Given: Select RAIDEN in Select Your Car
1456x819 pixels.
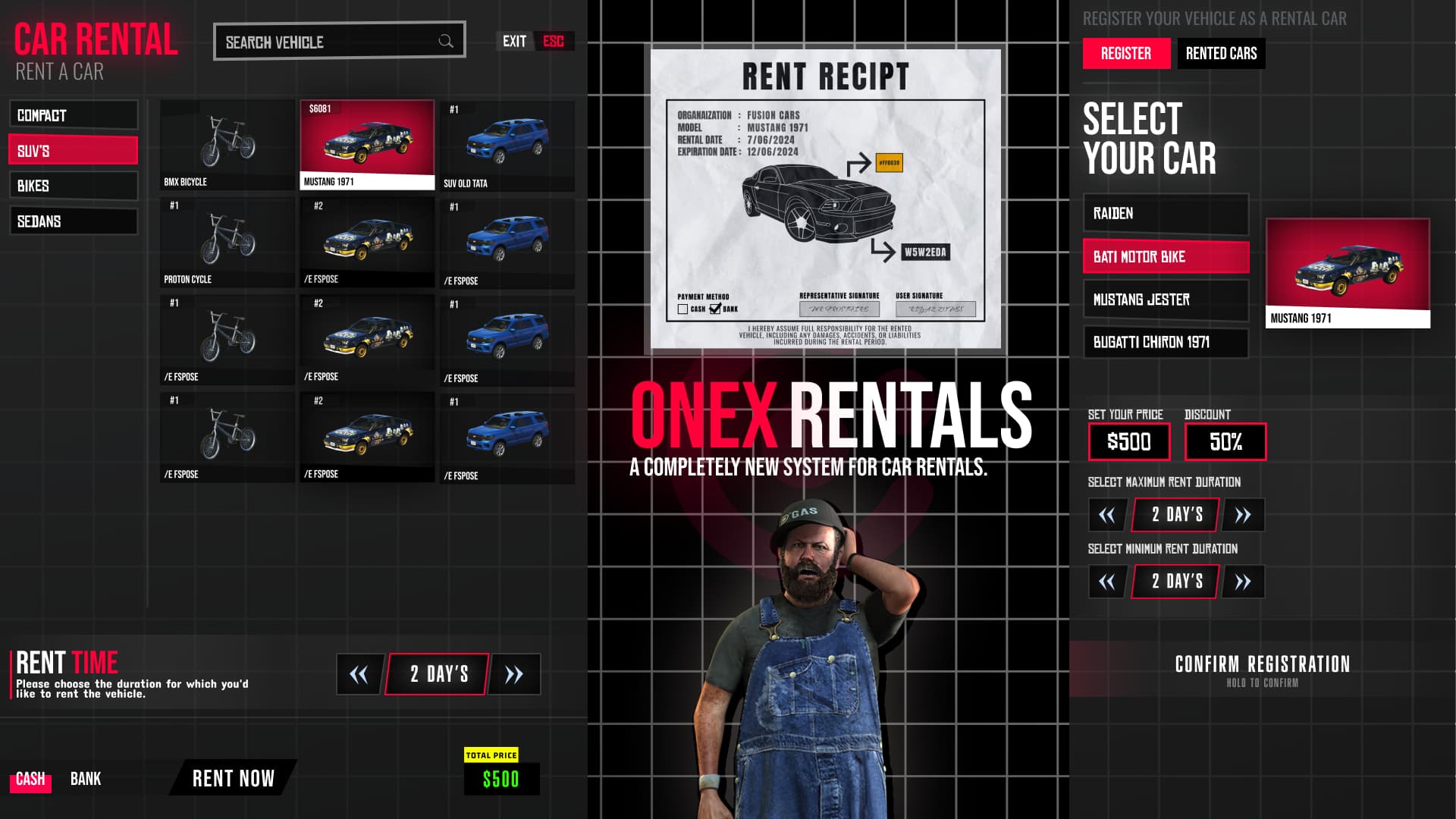Looking at the screenshot, I should click(x=1166, y=214).
